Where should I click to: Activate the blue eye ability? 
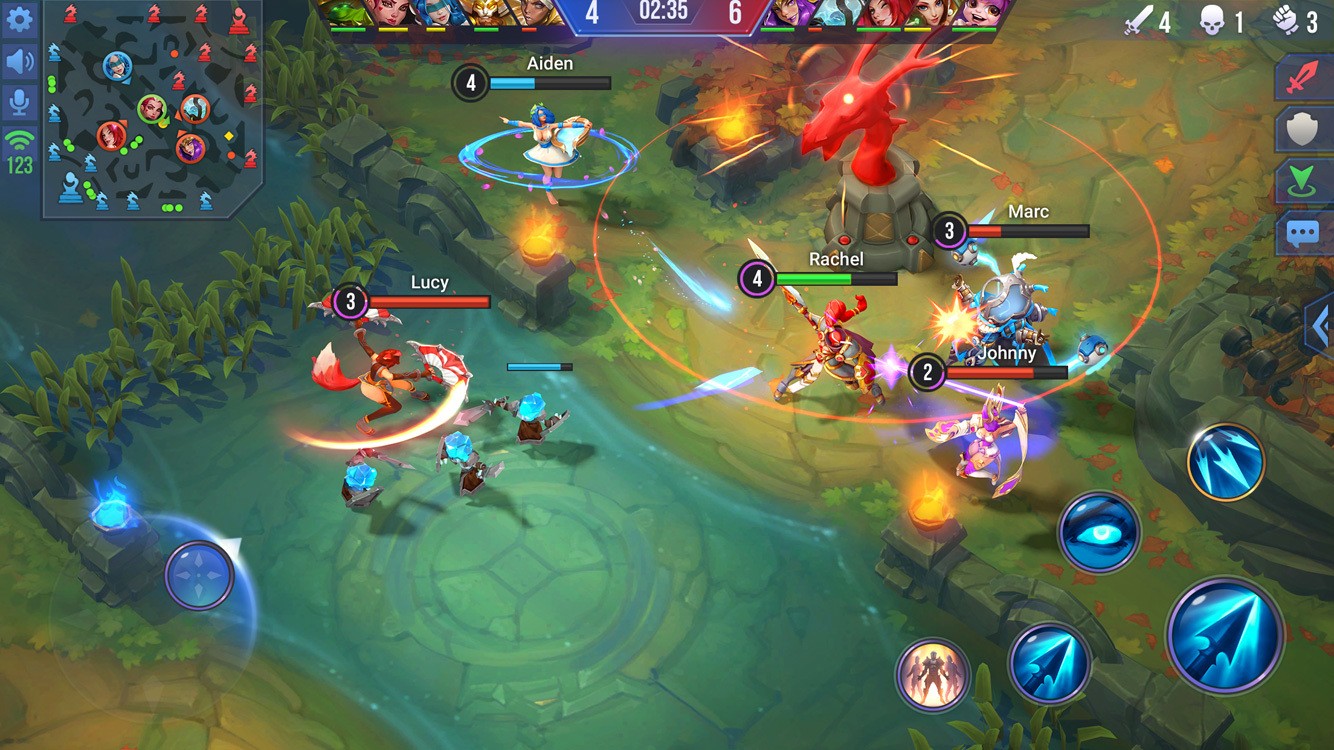click(1099, 532)
